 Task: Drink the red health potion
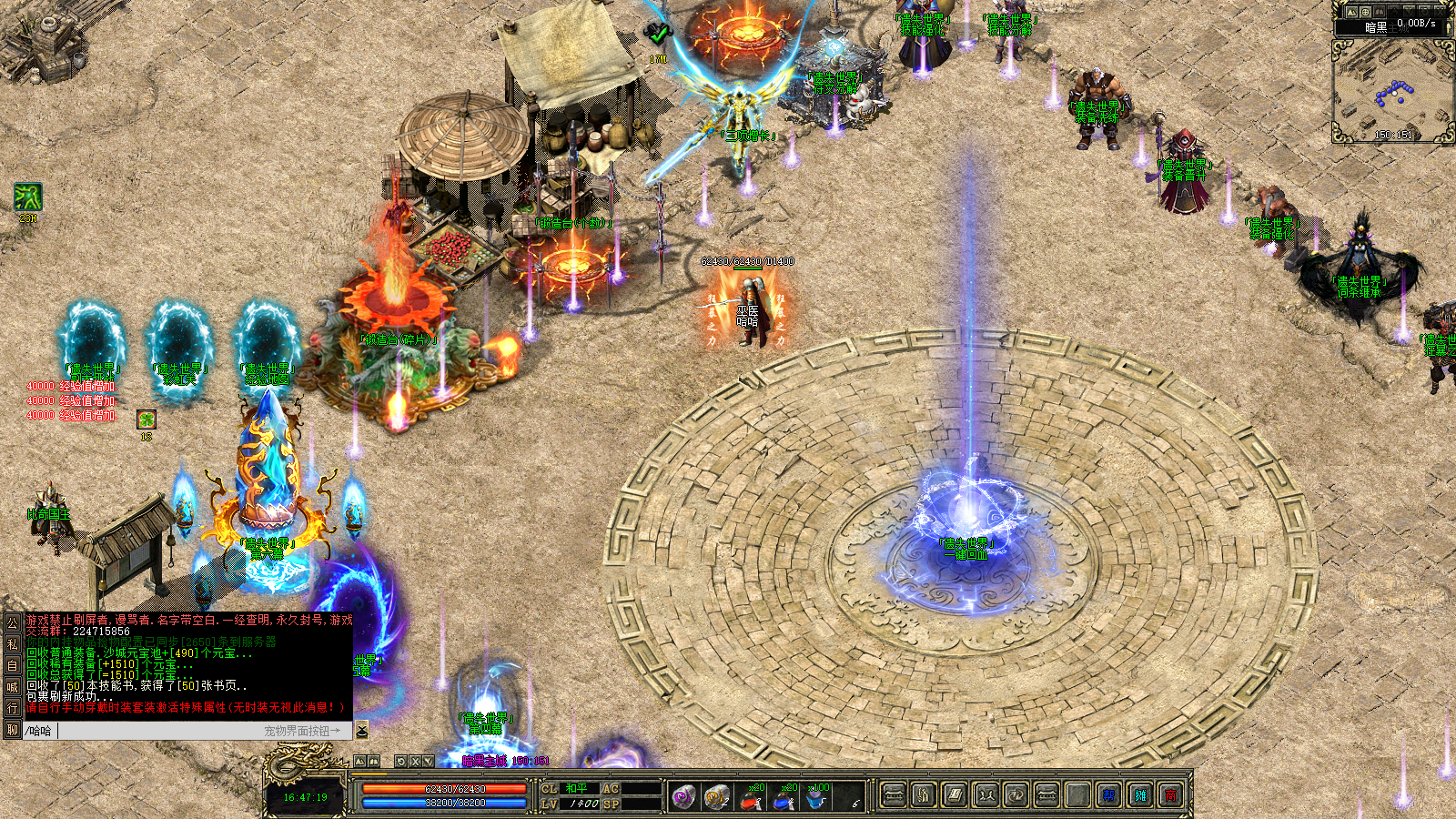click(751, 797)
